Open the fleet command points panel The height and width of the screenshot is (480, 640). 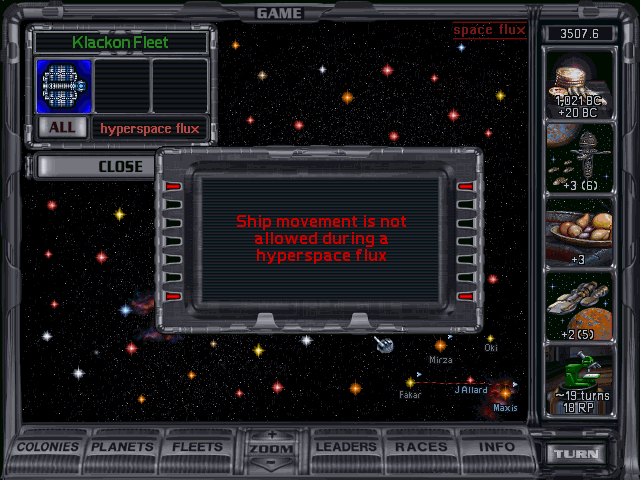580,158
